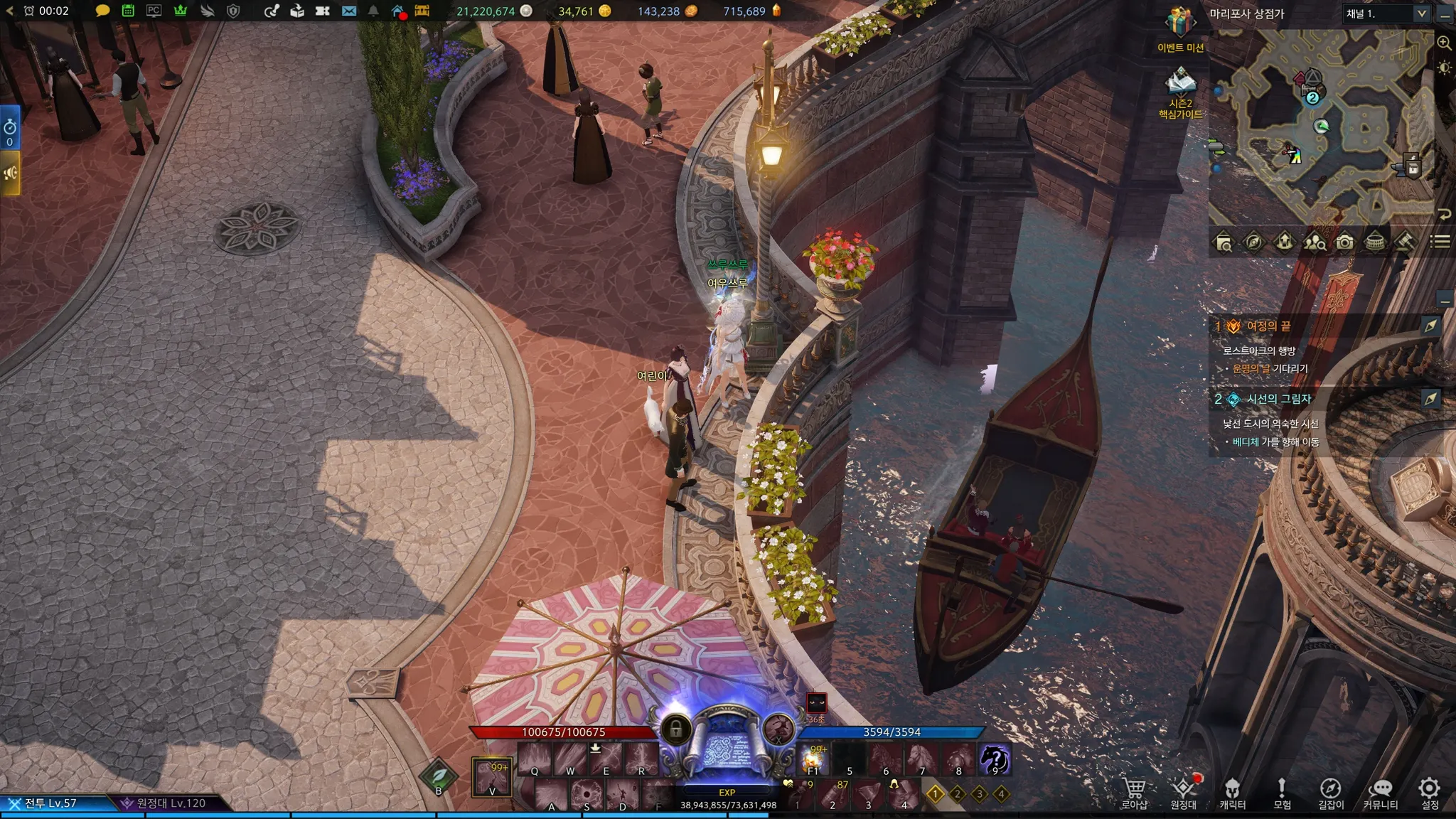
Task: Use the dark horse mount in slot 9
Action: [995, 760]
